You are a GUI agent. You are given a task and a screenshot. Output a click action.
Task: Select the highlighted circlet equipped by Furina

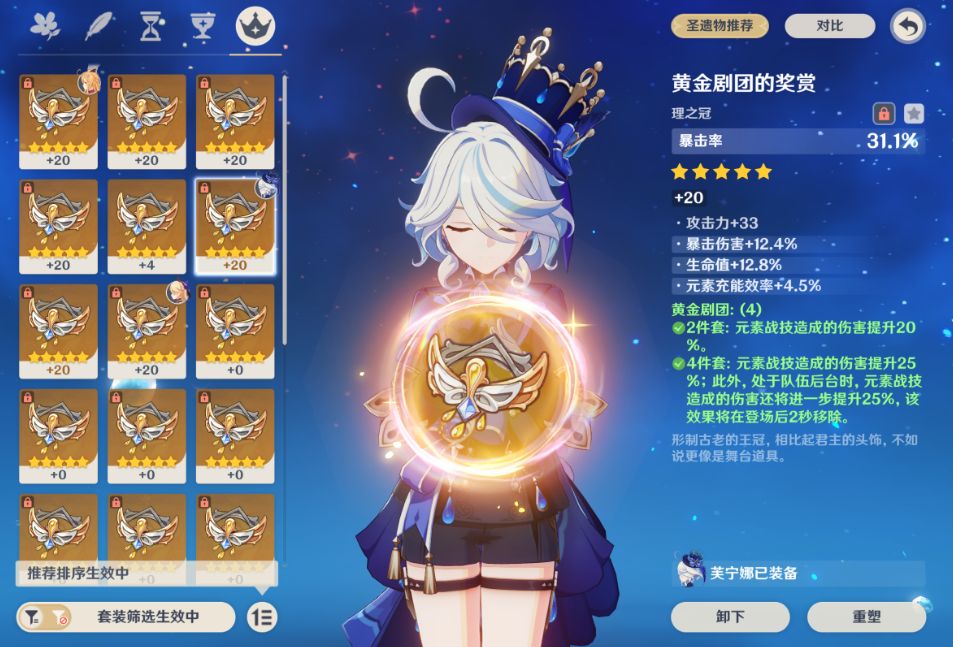(x=235, y=226)
